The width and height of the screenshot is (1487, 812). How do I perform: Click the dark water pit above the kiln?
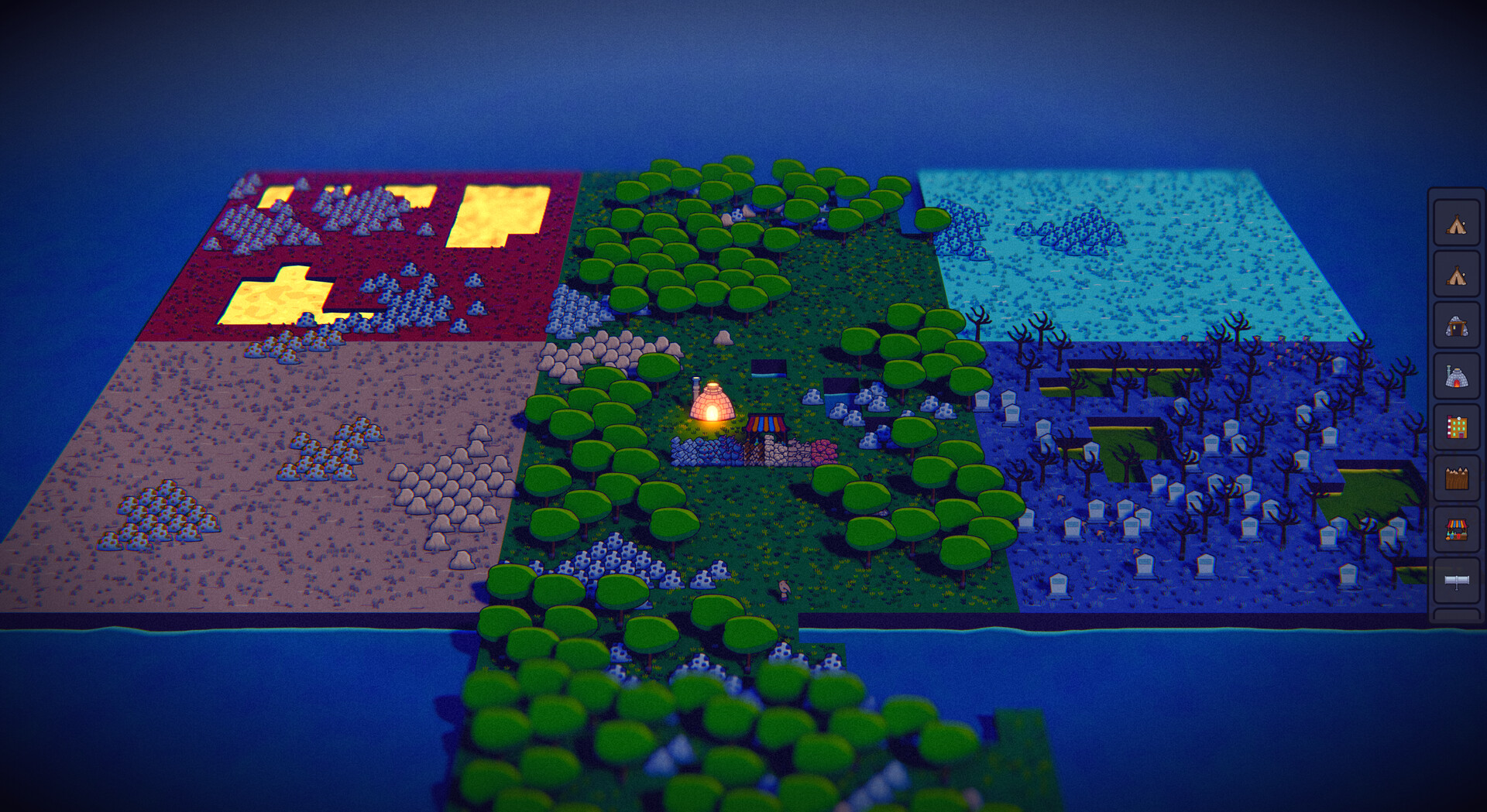tap(769, 367)
